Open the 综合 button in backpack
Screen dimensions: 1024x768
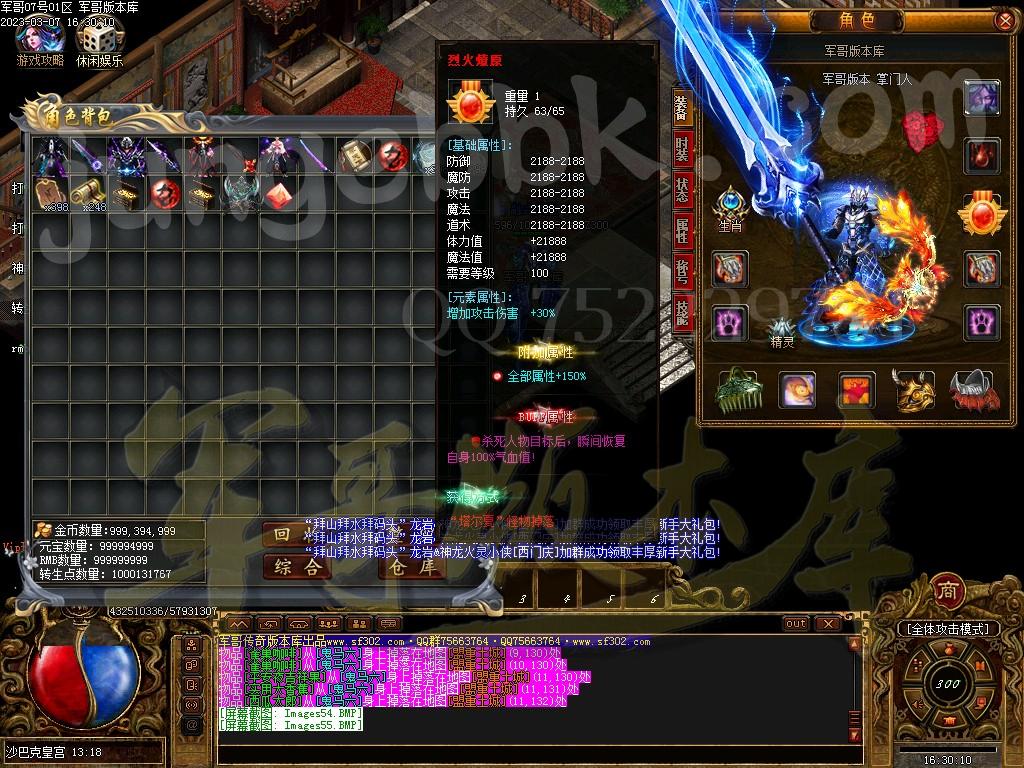[297, 567]
